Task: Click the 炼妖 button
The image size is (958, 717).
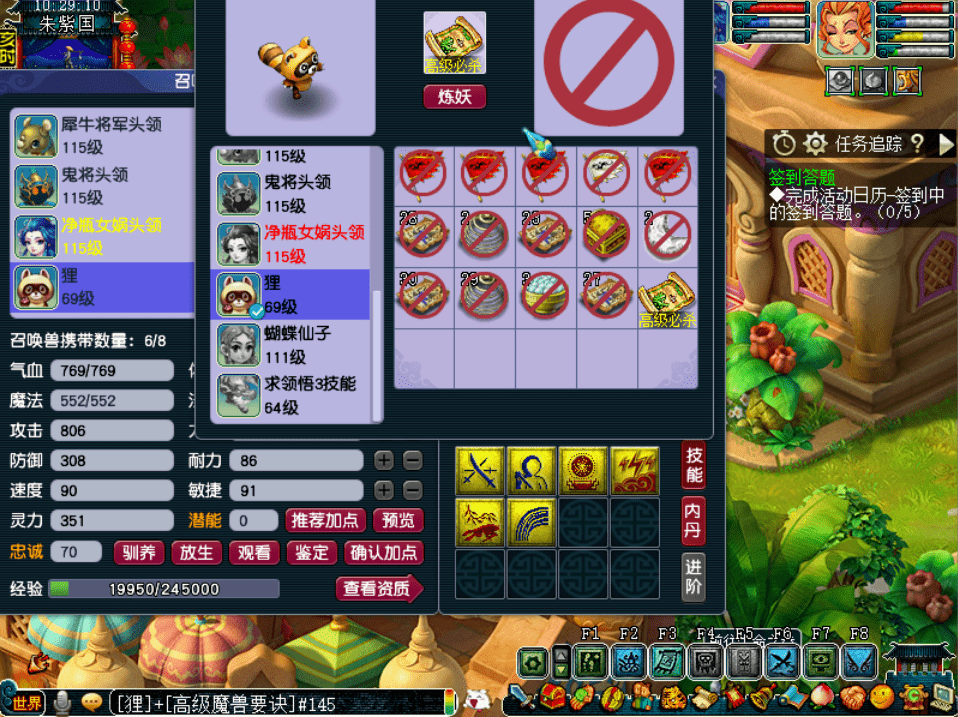Action: (455, 97)
